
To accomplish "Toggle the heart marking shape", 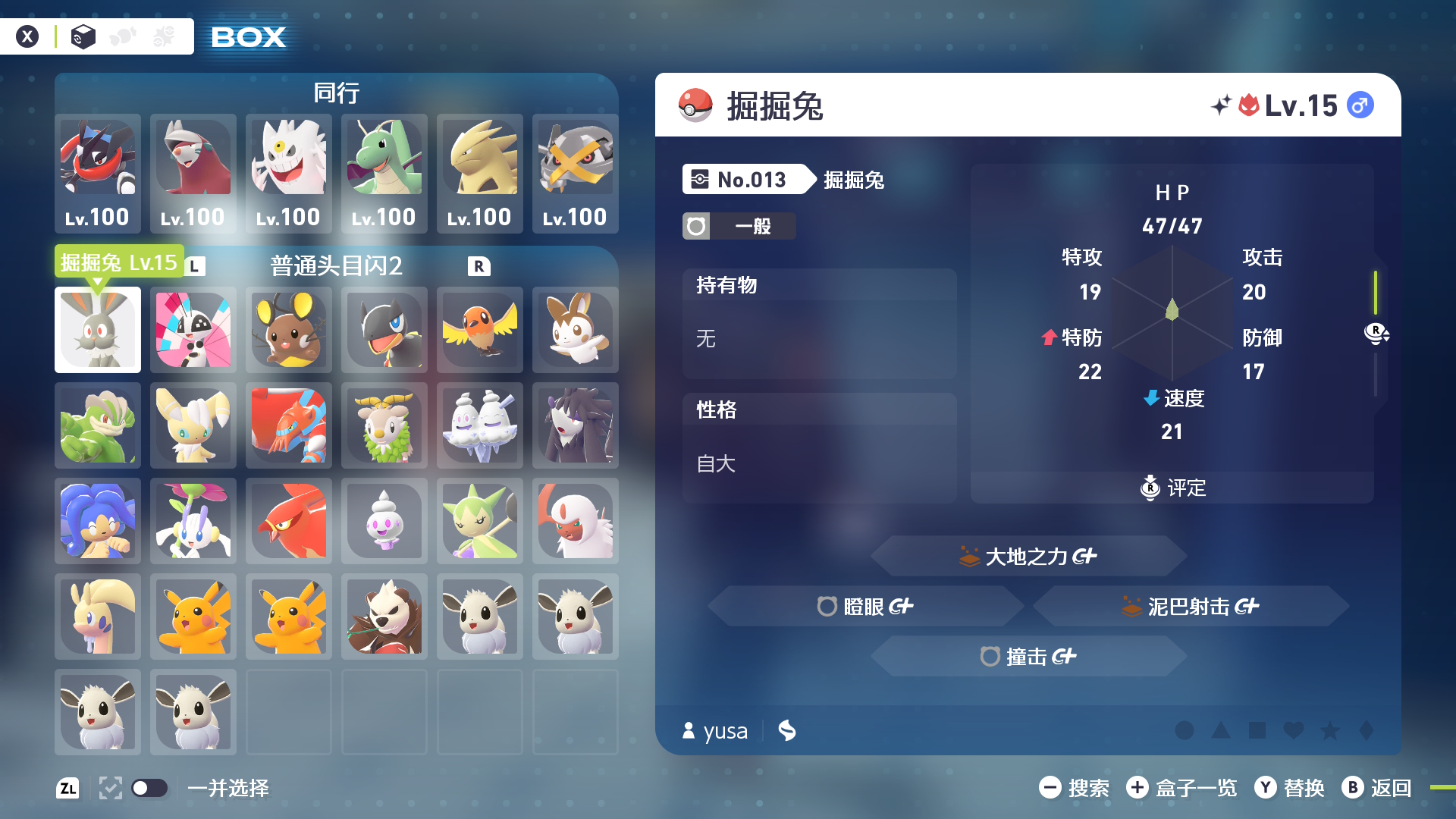I will 1294,730.
